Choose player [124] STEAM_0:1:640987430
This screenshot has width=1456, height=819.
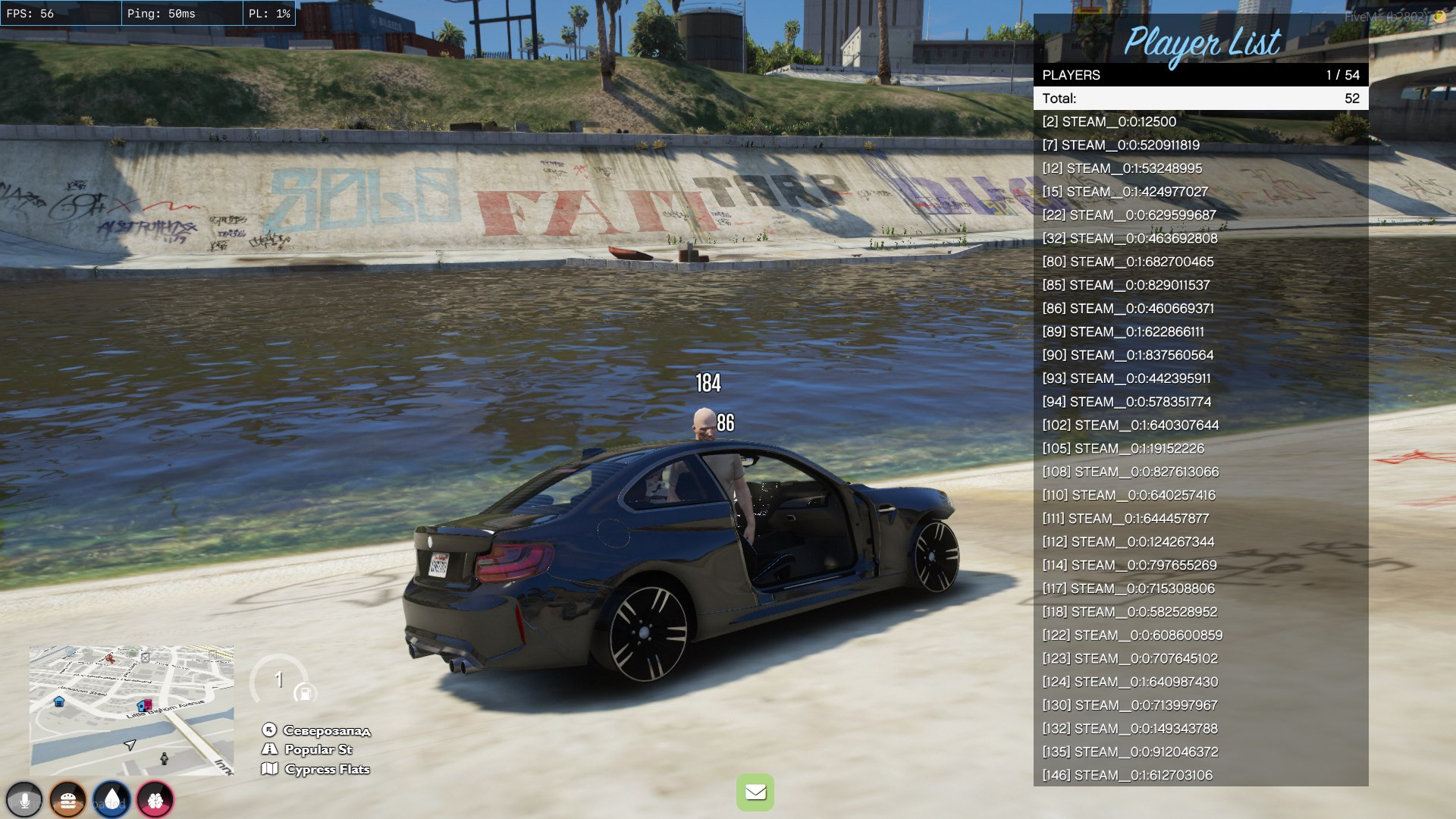(1200, 682)
